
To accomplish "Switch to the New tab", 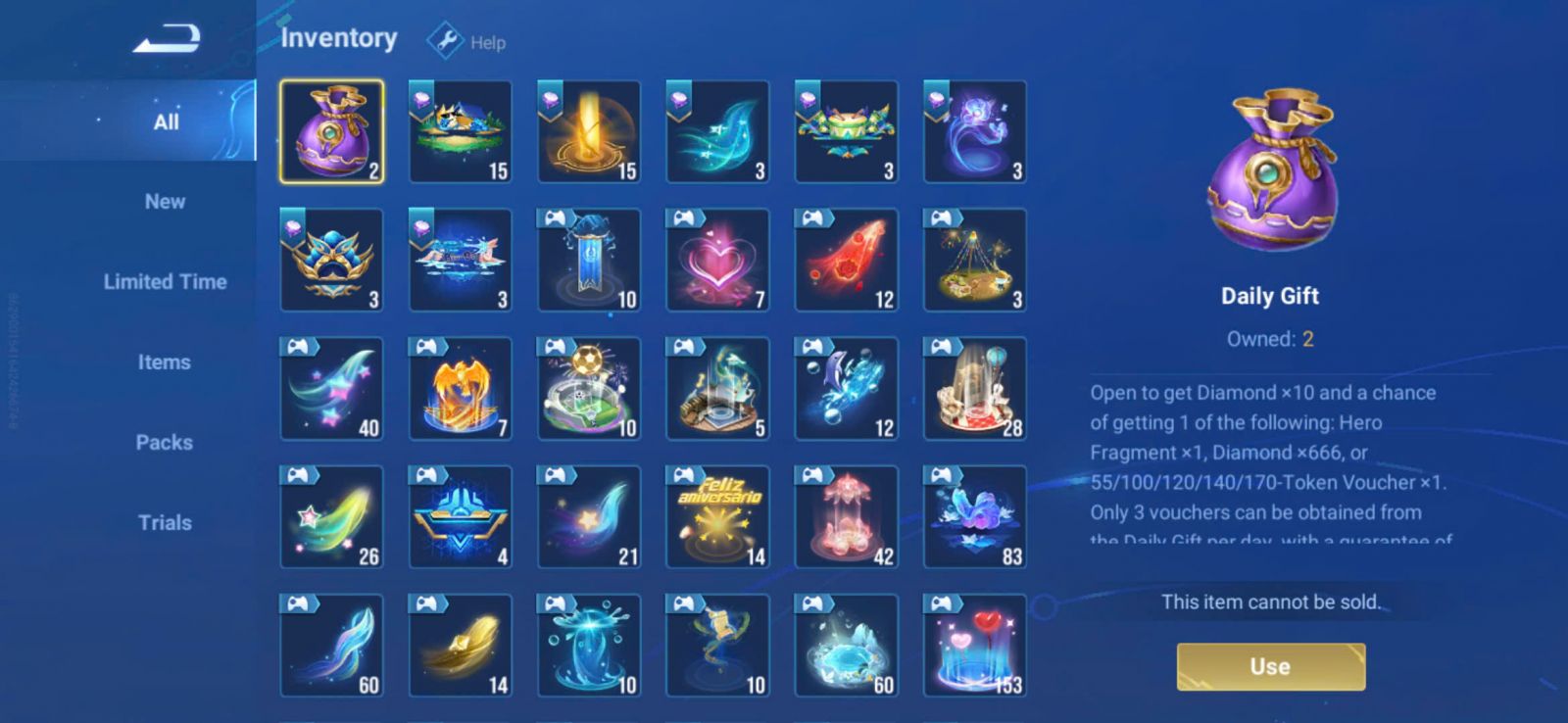I will coord(165,202).
